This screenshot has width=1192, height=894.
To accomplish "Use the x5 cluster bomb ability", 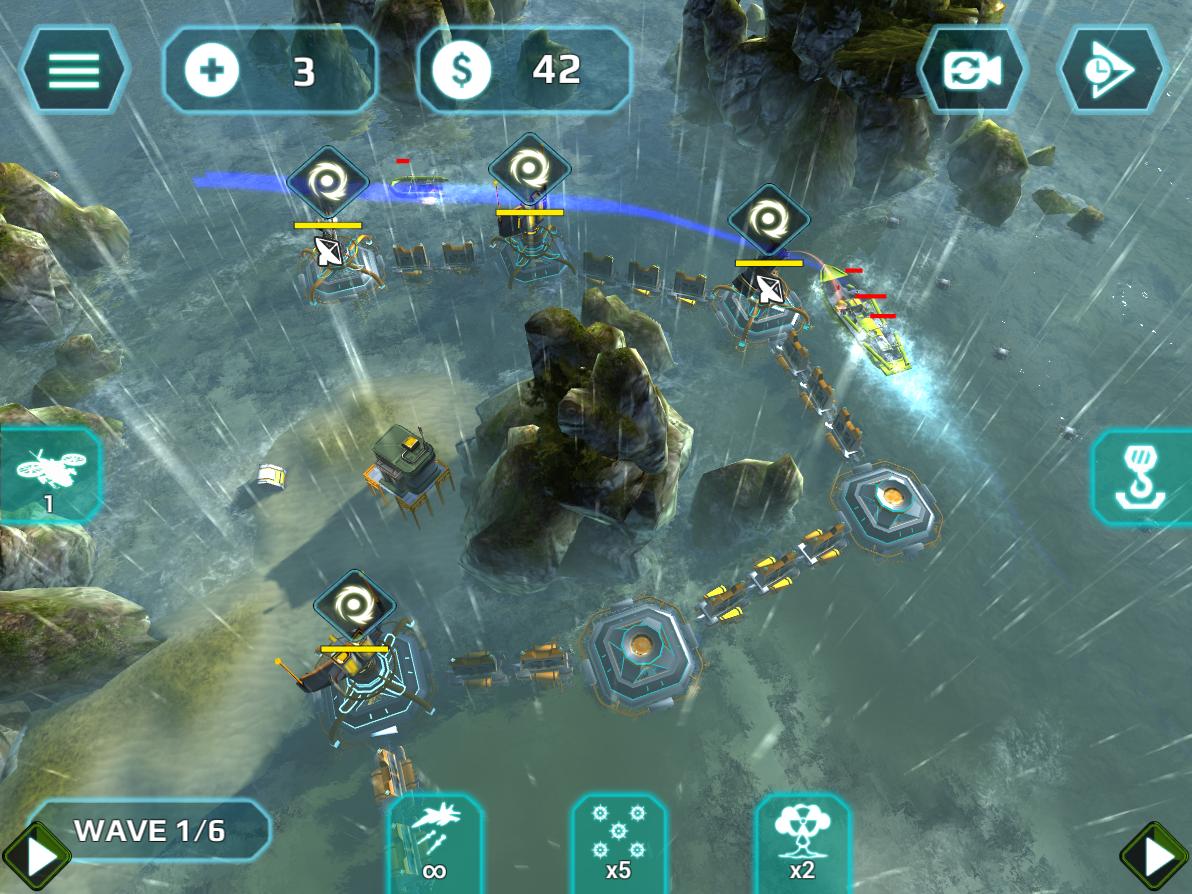I will [618, 841].
